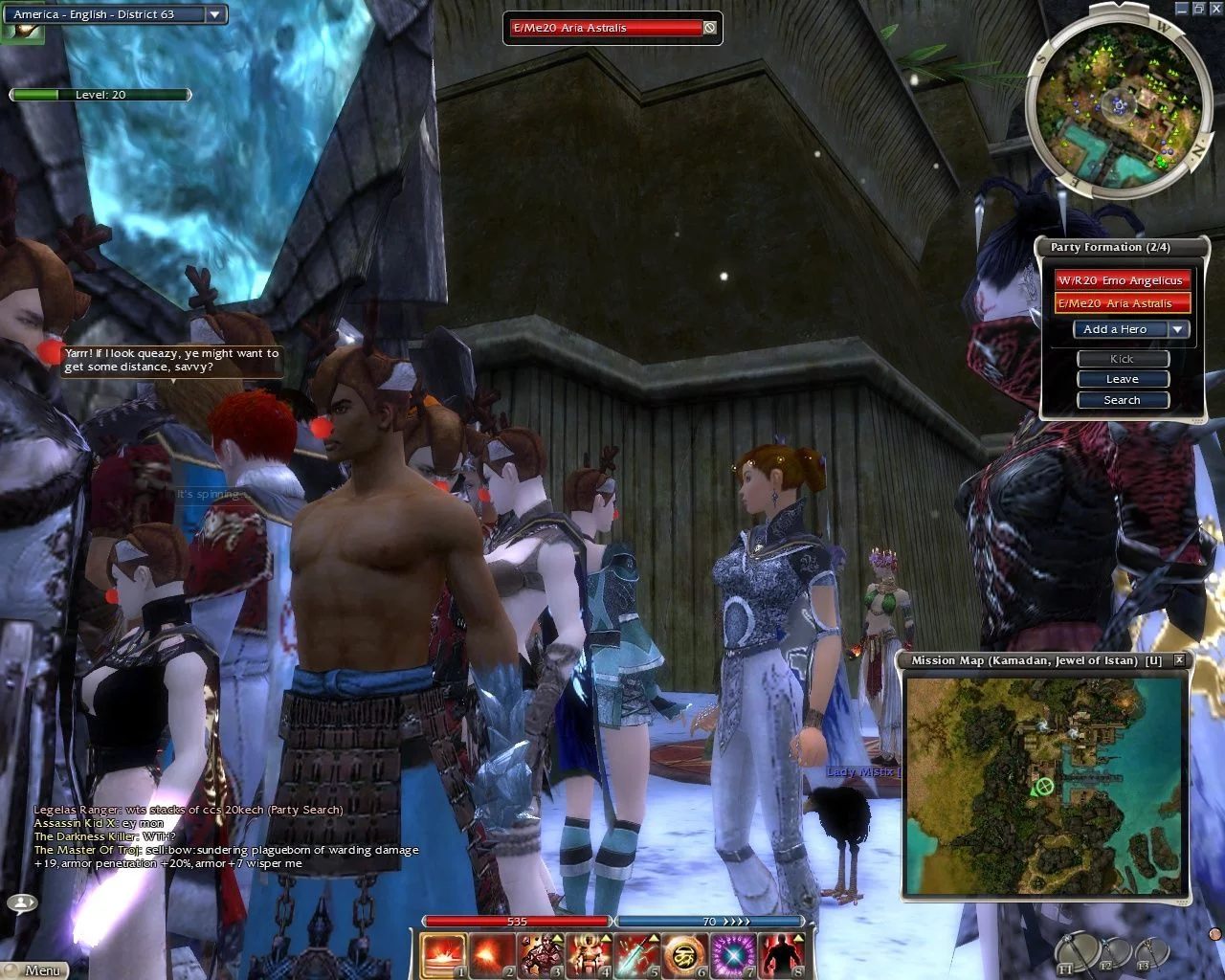Use the red silhouette skill in slot 8
This screenshot has height=980, width=1225.
point(782,955)
